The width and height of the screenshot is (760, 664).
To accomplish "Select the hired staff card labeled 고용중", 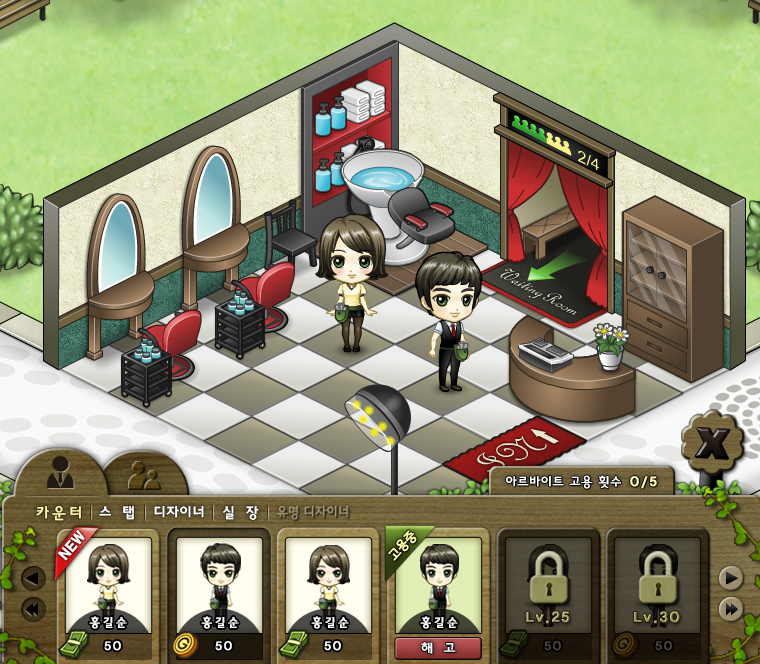I will pos(438,585).
